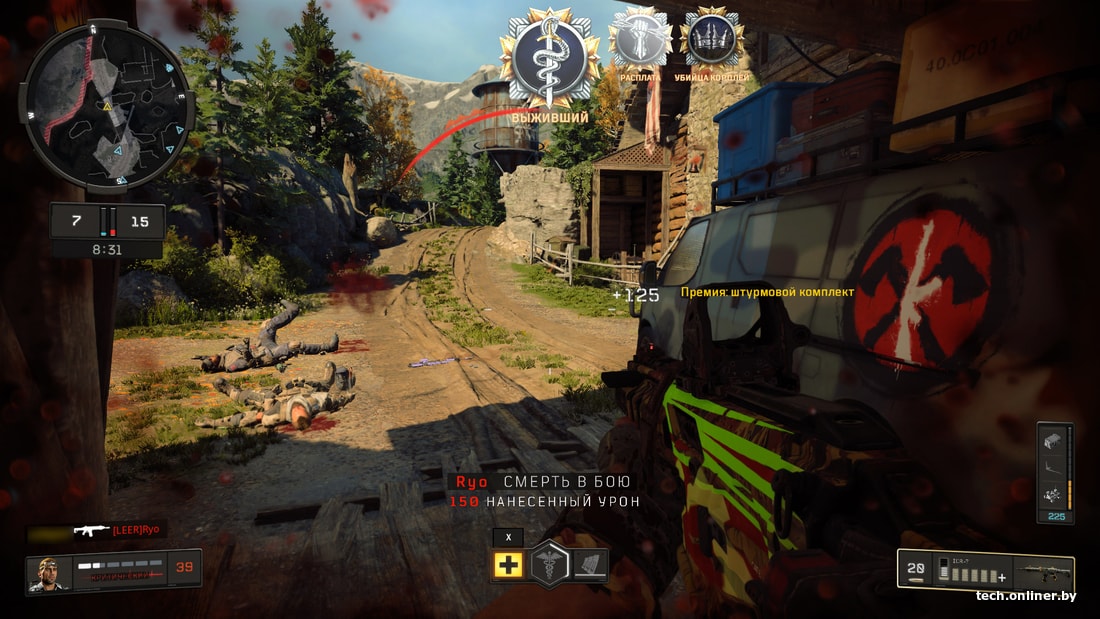Use the yellow plus heal item
Screen dimensions: 1100x619
pyautogui.click(x=508, y=565)
